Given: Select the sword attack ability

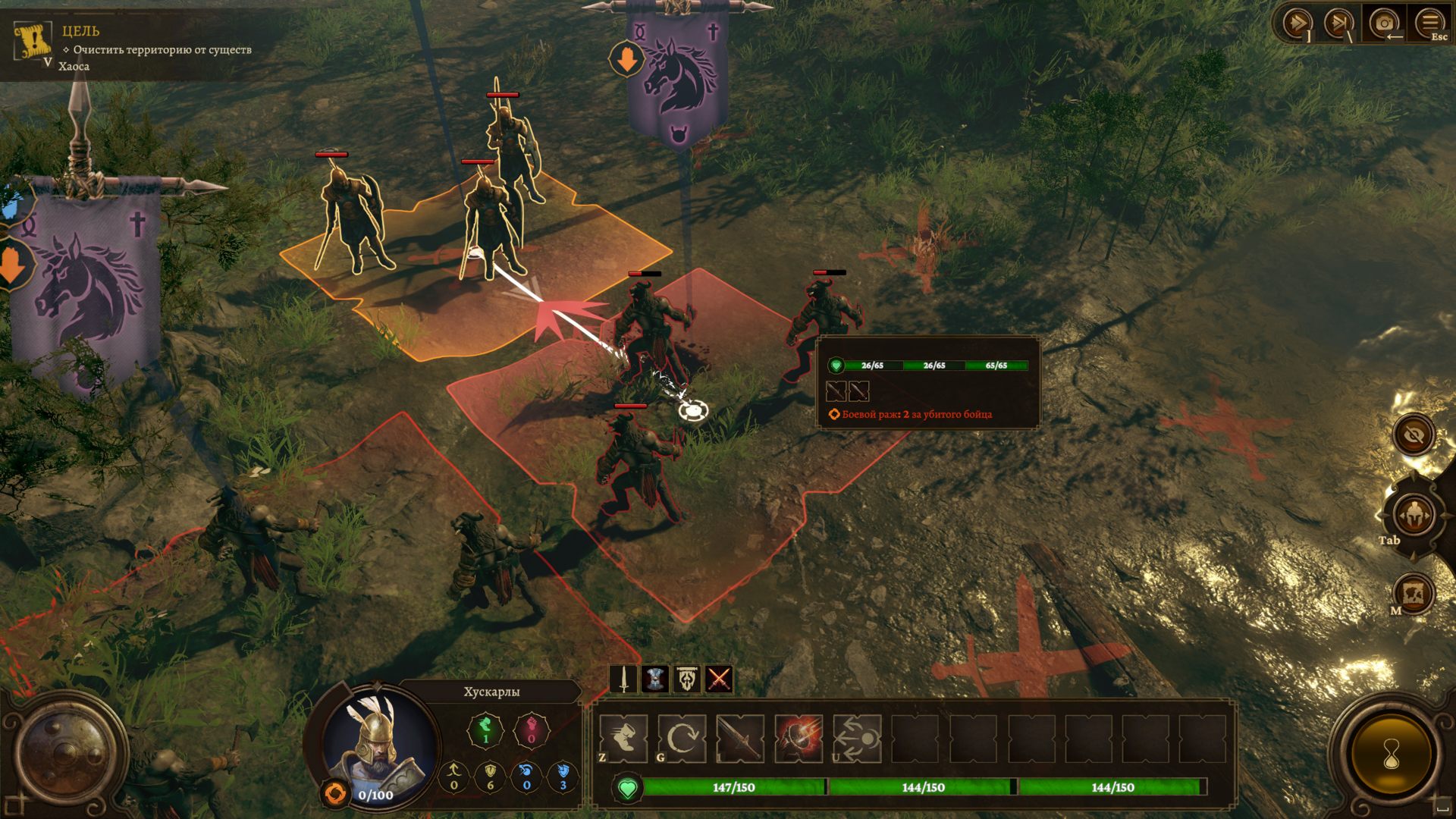Looking at the screenshot, I should pyautogui.click(x=740, y=738).
